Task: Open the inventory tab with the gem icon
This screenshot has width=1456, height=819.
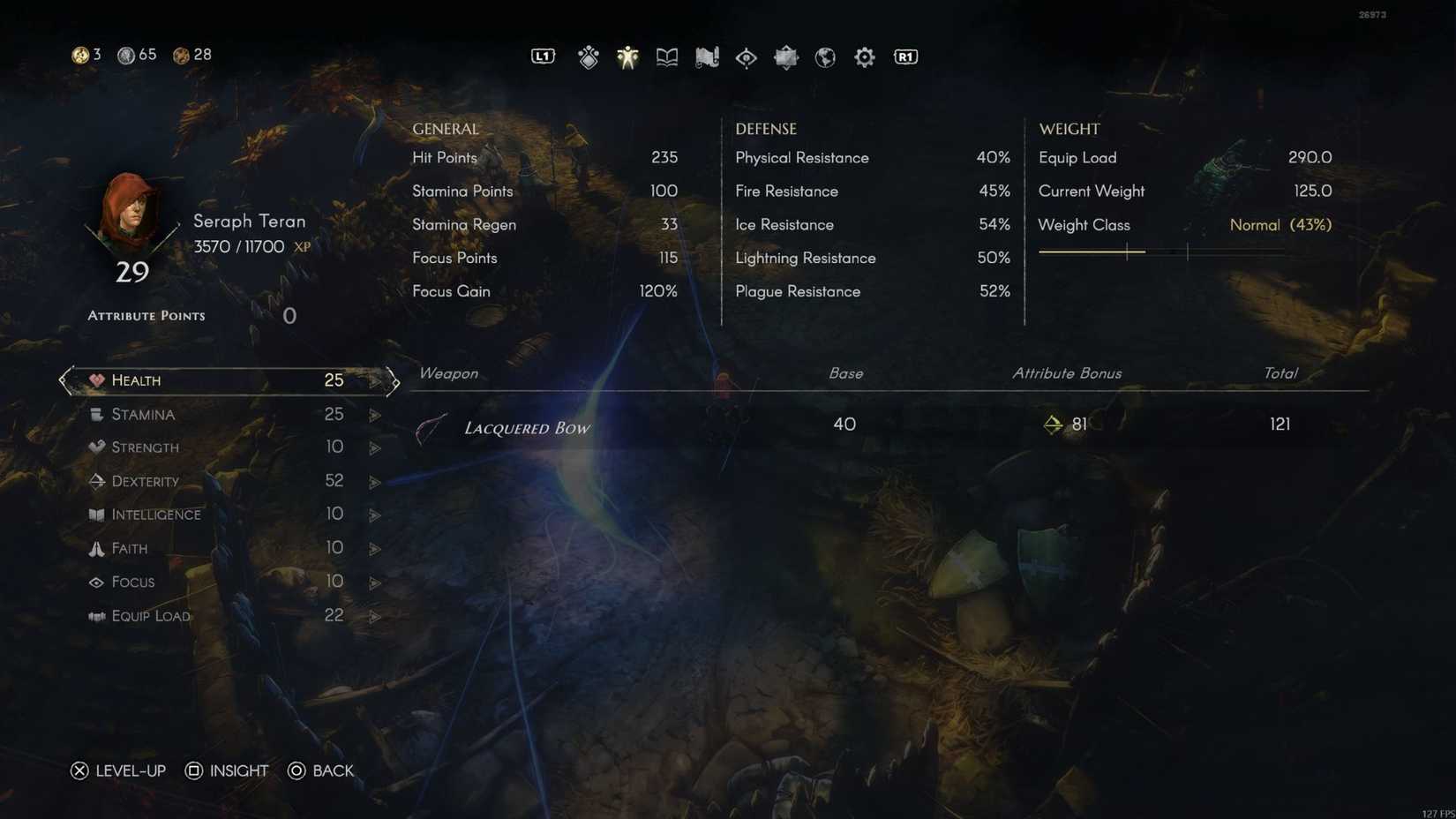Action: 588,56
